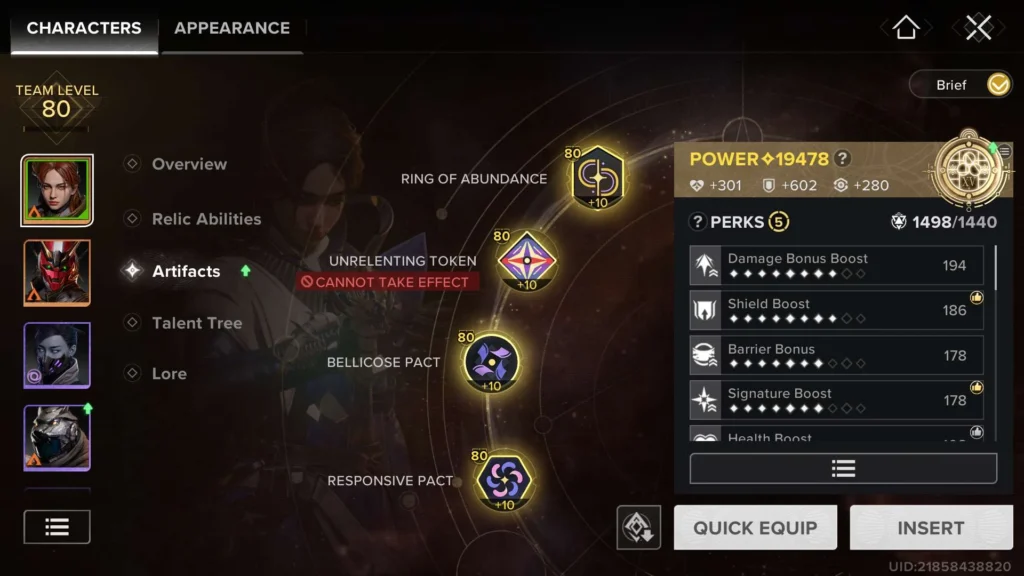
Task: Open the Talent Tree section
Action: (x=197, y=323)
